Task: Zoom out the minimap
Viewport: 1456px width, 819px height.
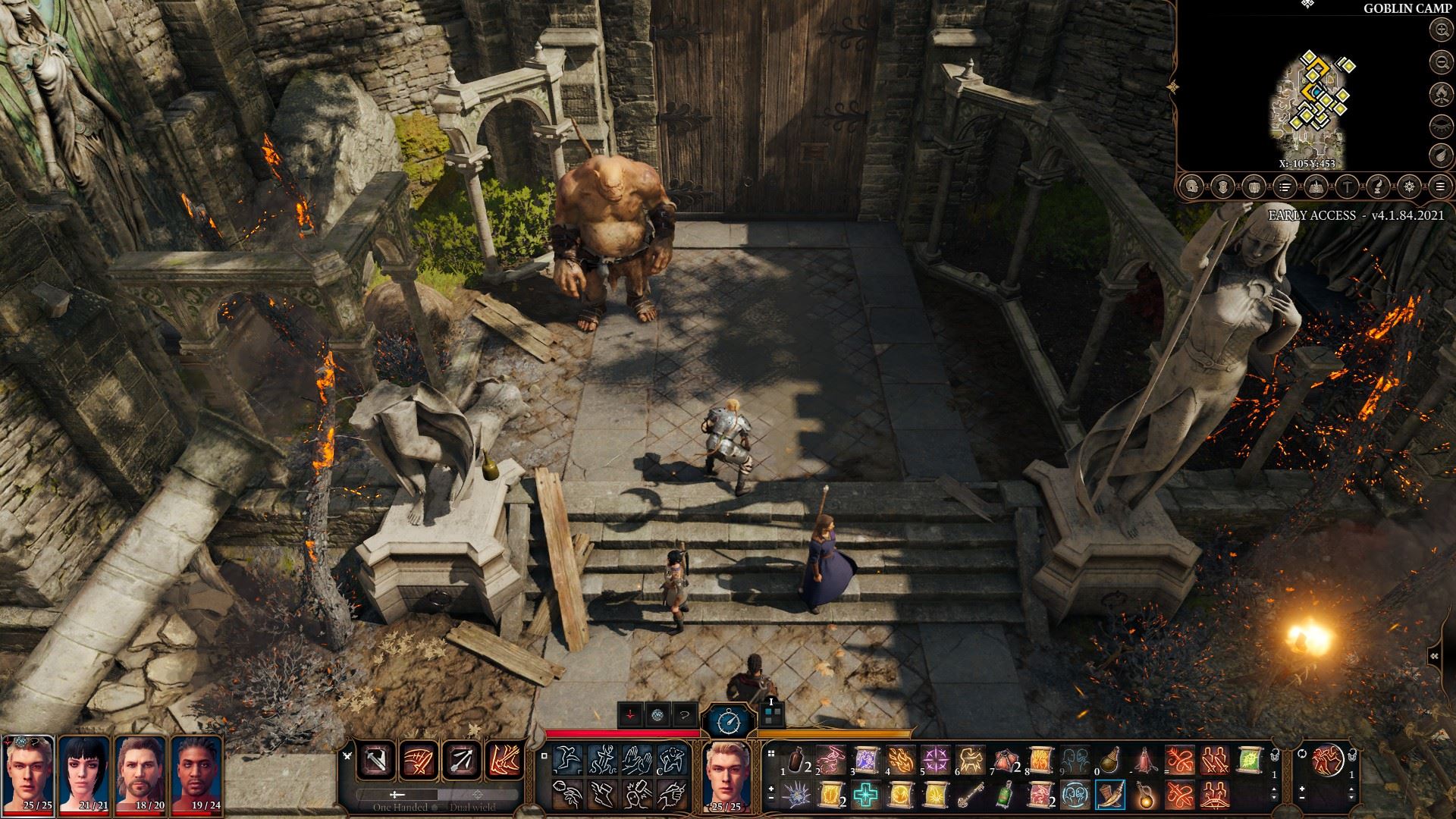Action: [x=1440, y=62]
